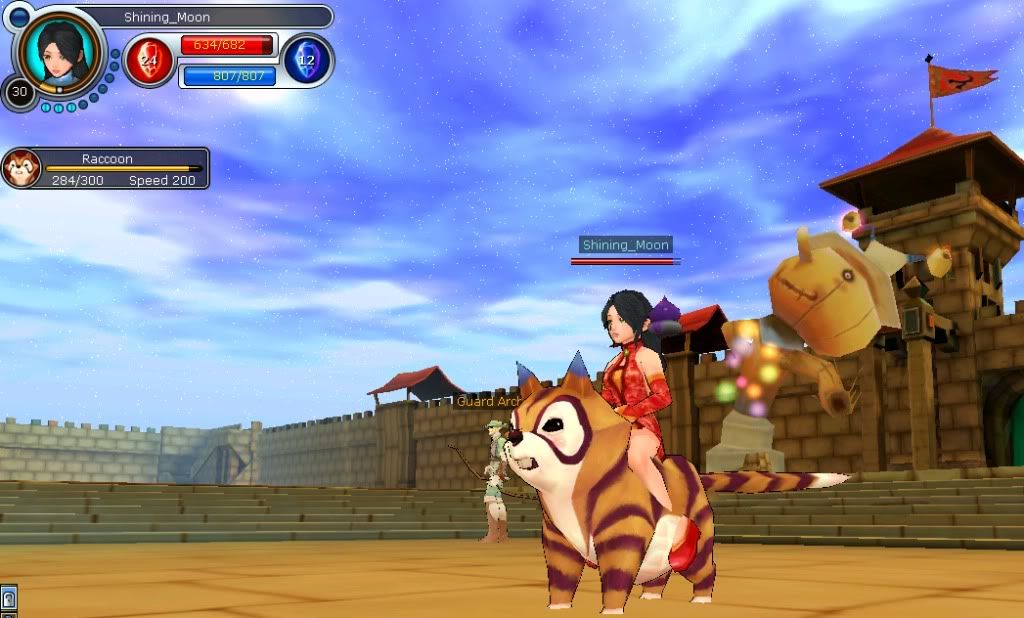Viewport: 1024px width, 618px height.
Task: Select the Raccoon mount portrait icon
Action: [21, 168]
